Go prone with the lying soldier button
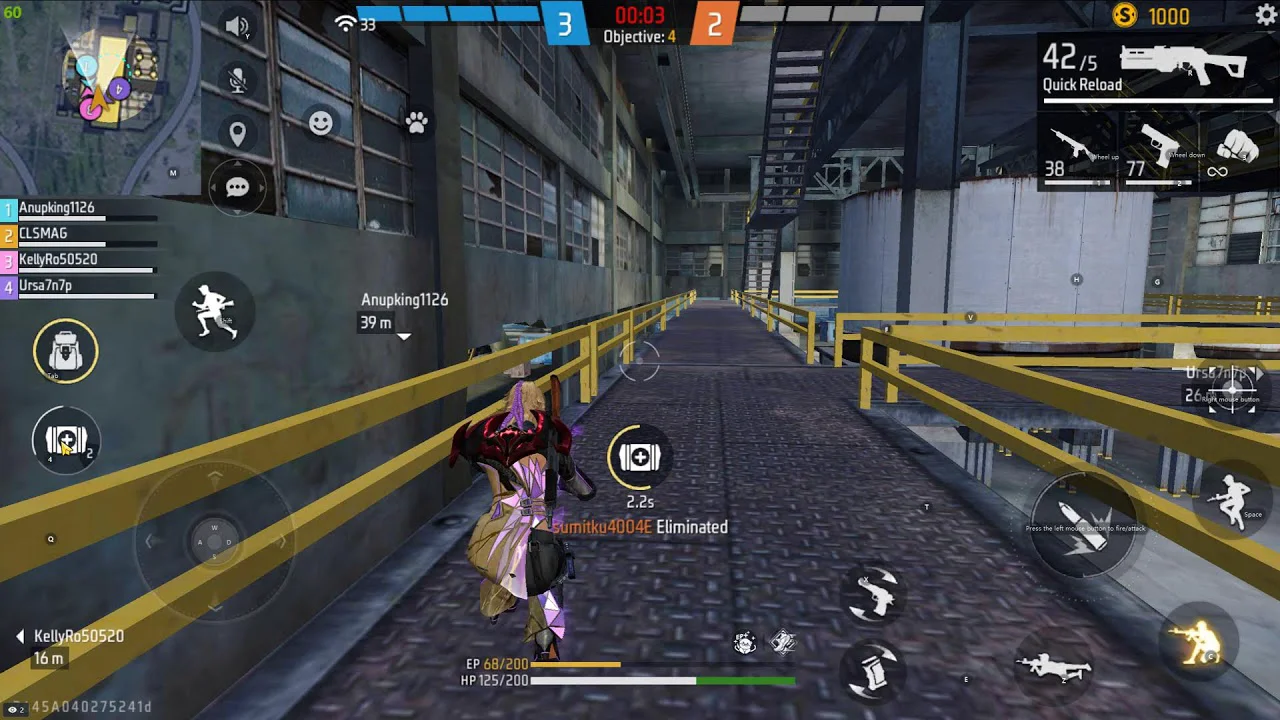The width and height of the screenshot is (1280, 720). pos(1052,667)
